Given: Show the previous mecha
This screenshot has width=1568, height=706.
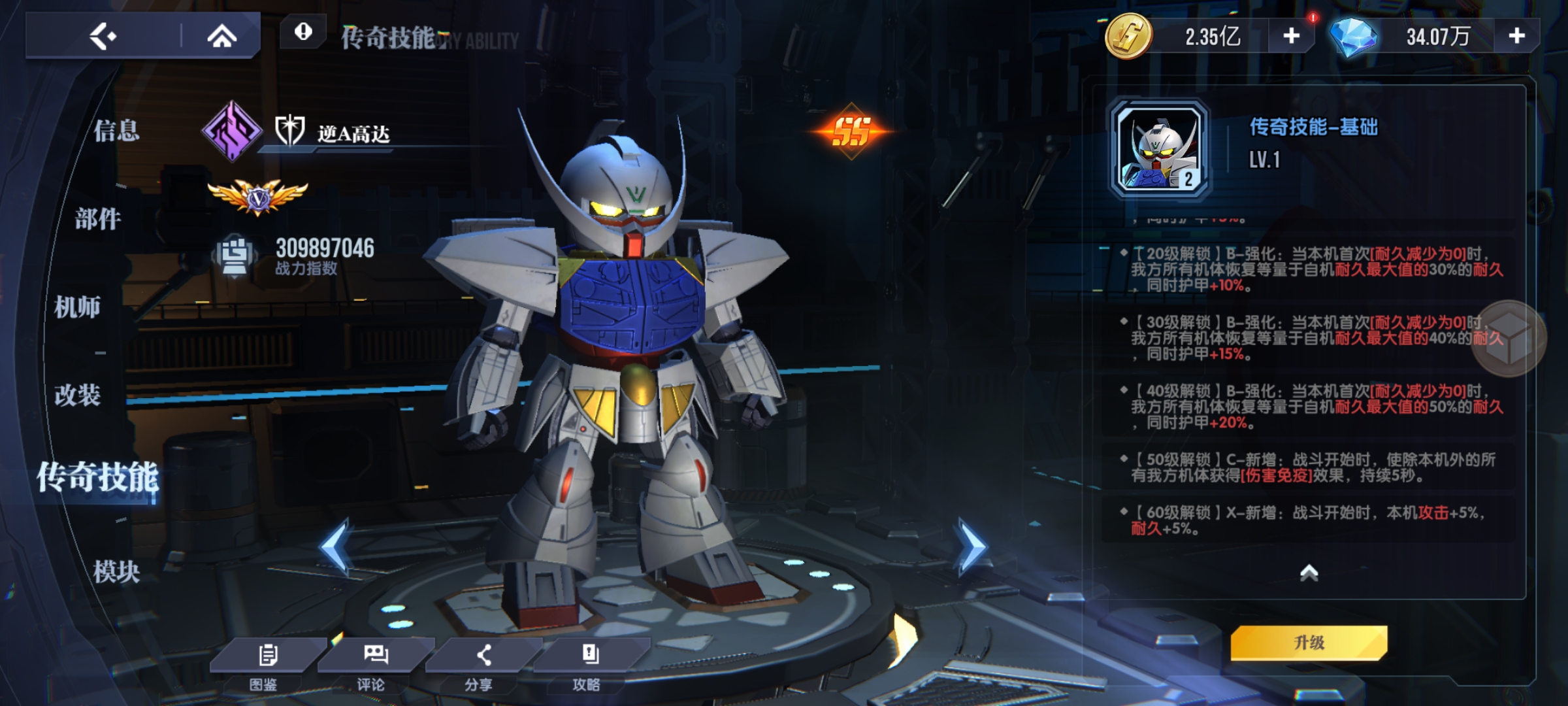Looking at the screenshot, I should [335, 546].
